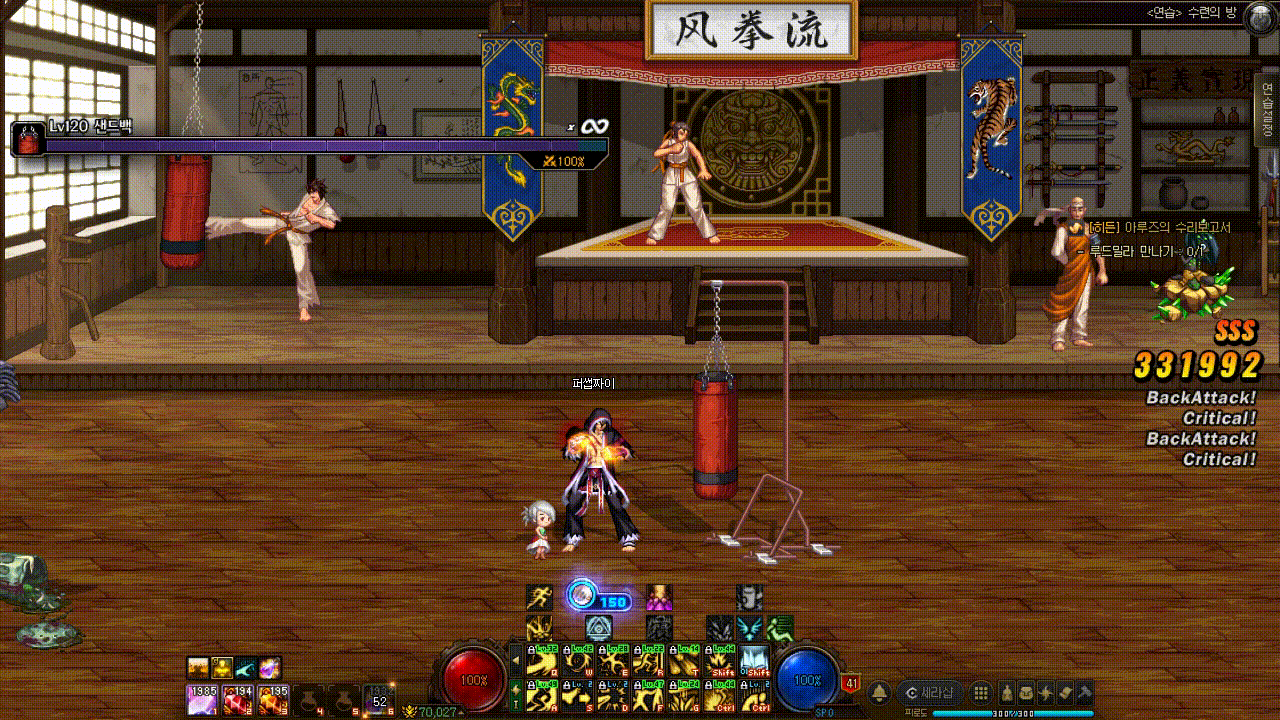Click the hammer icon in the menu bar
Viewport: 1280px width, 720px height.
point(1084,692)
